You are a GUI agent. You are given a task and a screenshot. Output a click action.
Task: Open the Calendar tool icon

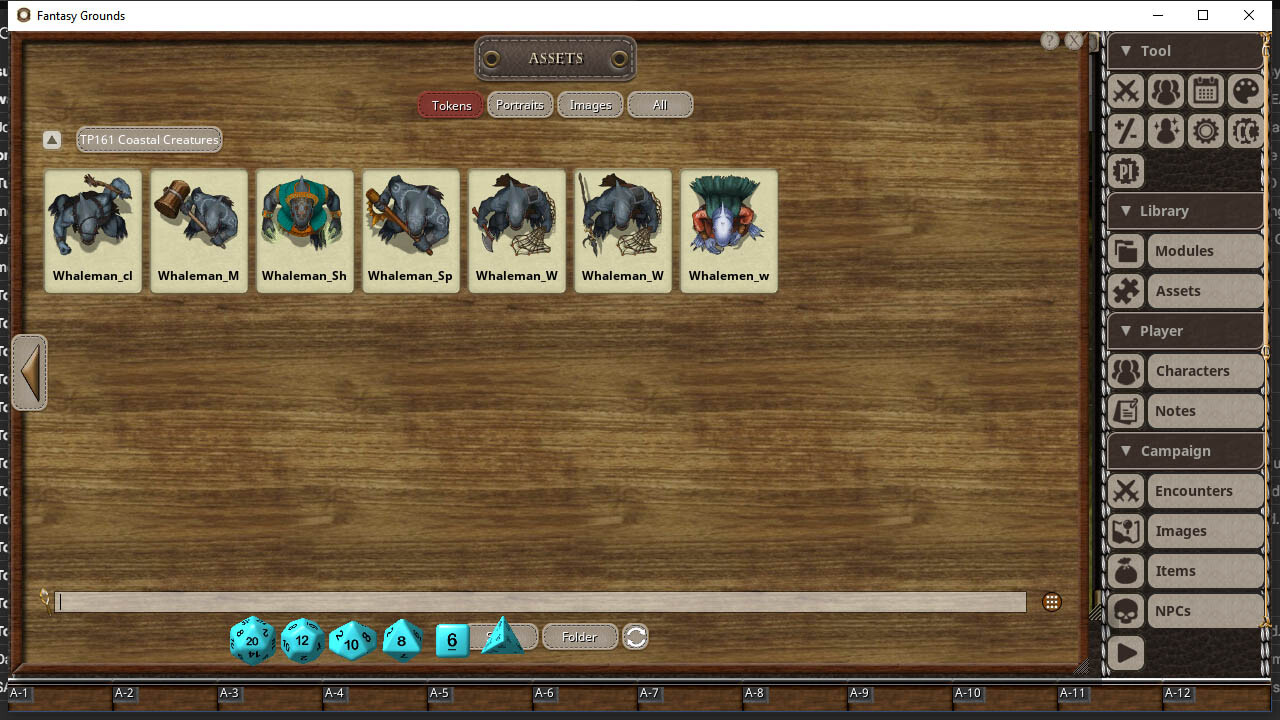1206,91
